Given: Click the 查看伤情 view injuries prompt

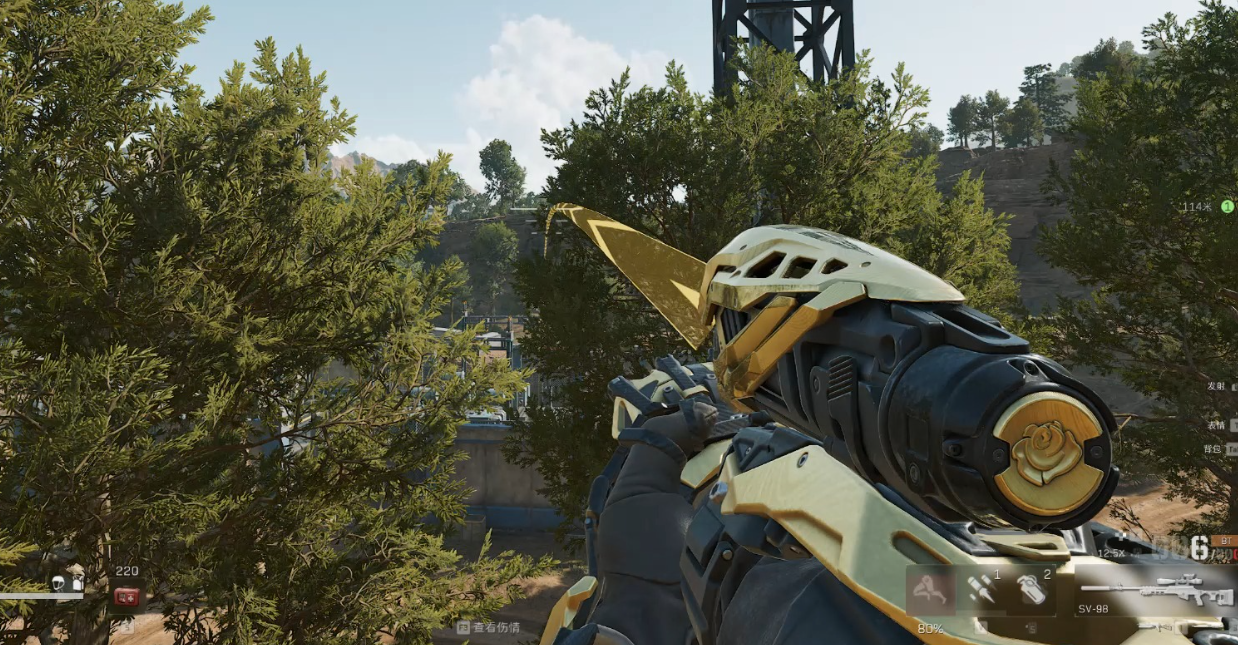Looking at the screenshot, I should click(x=489, y=628).
